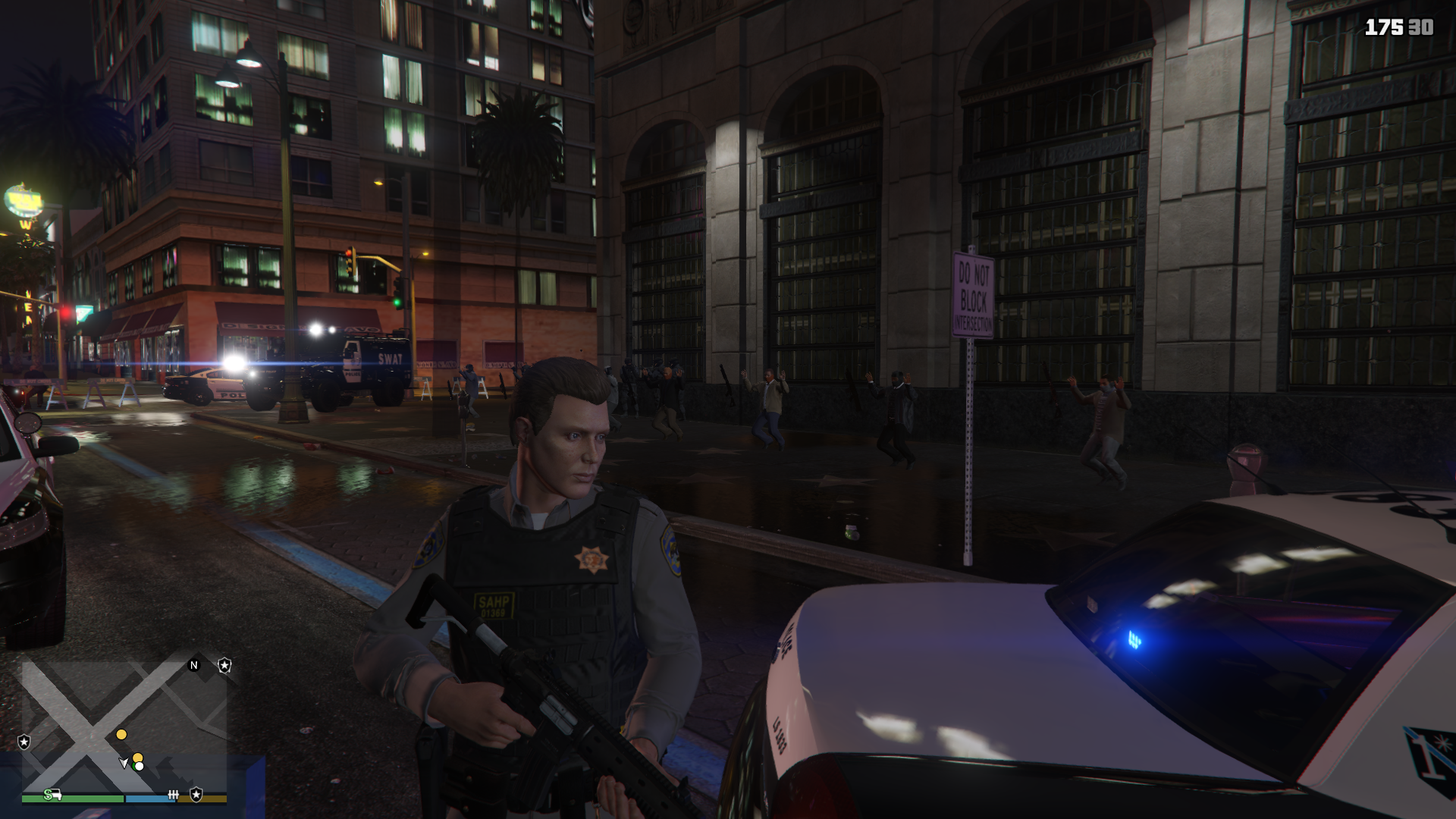Click the police shield blip beside the N marker
This screenshot has width=1456, height=819.
224,666
